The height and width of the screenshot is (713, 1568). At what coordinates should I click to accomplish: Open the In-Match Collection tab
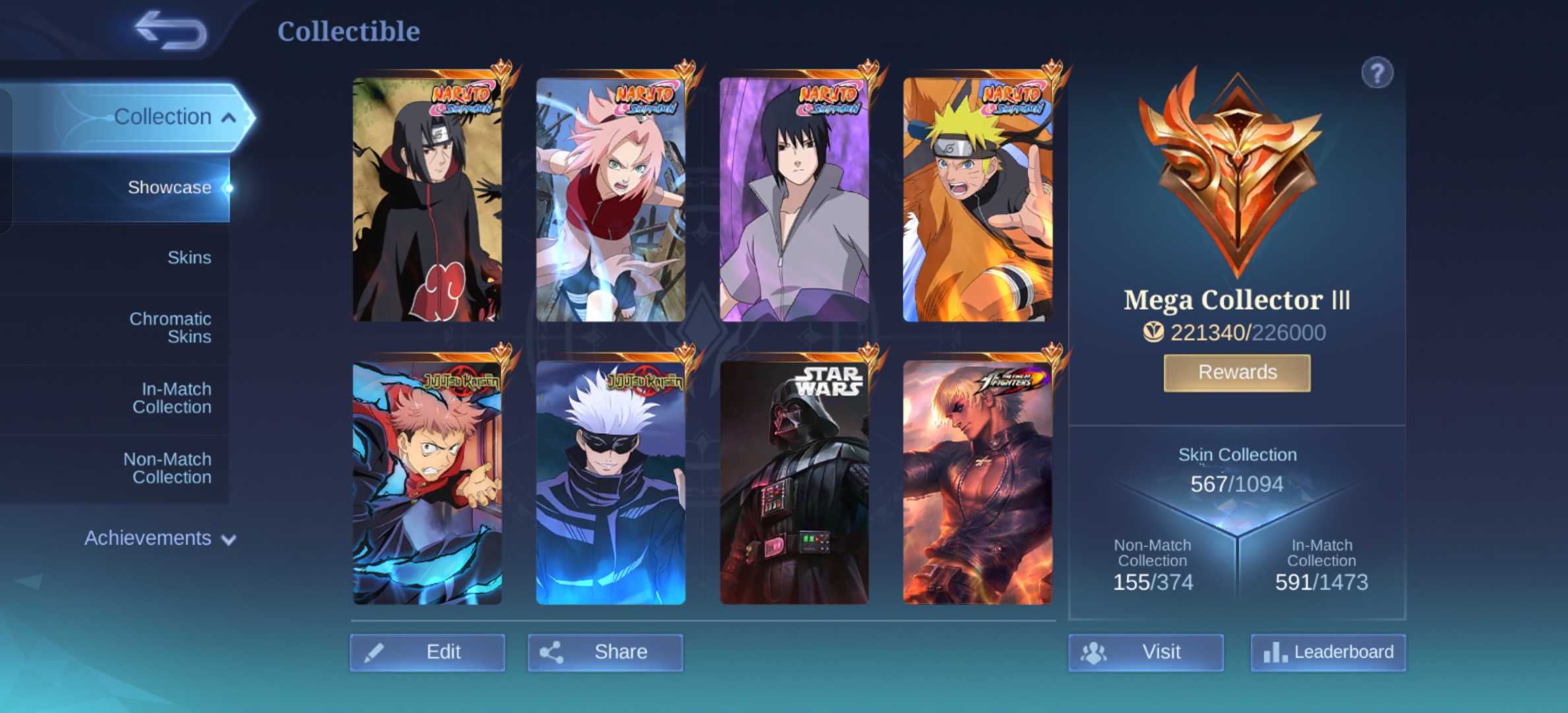172,398
